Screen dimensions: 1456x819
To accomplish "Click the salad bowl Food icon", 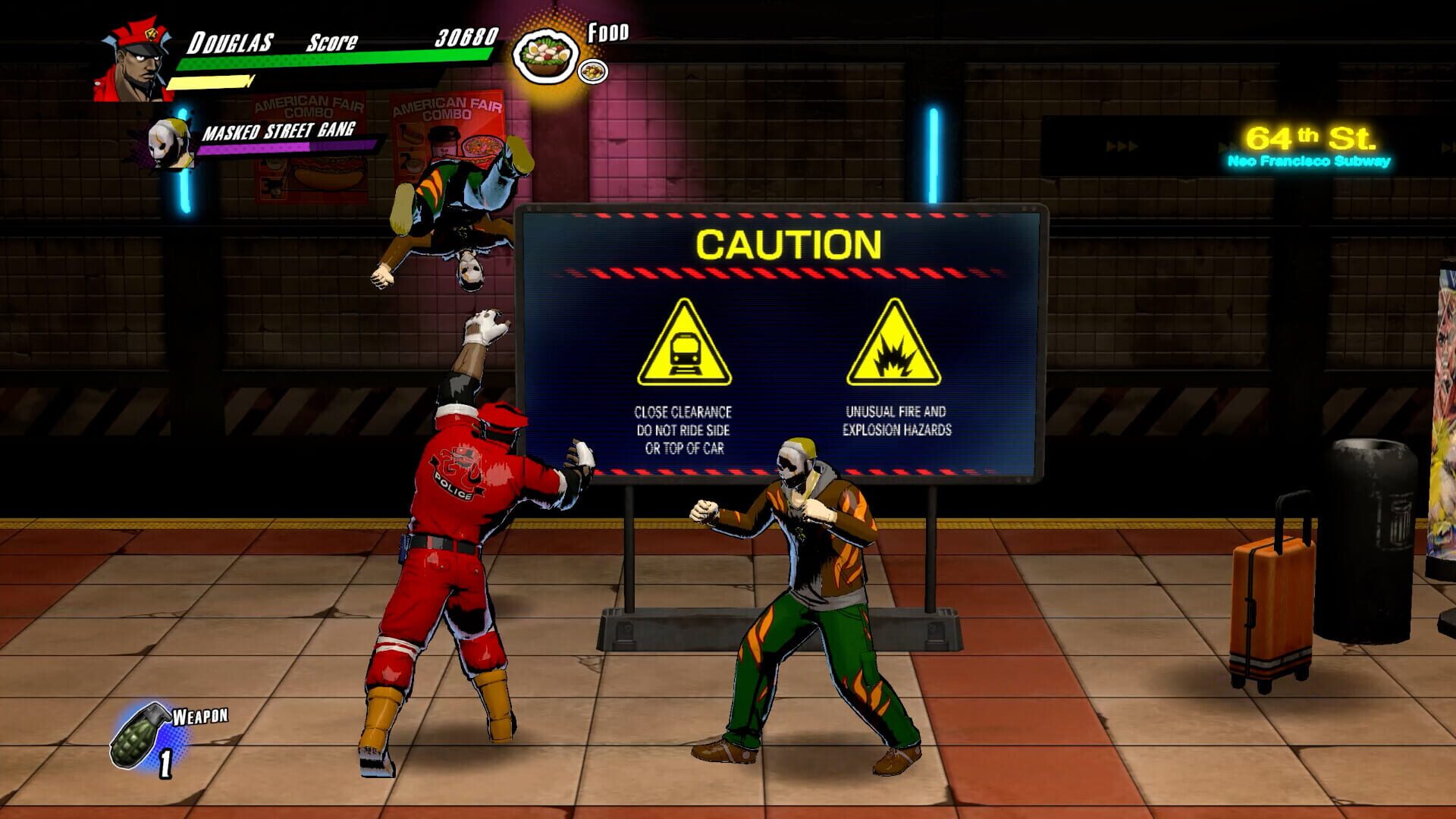I will tap(544, 53).
